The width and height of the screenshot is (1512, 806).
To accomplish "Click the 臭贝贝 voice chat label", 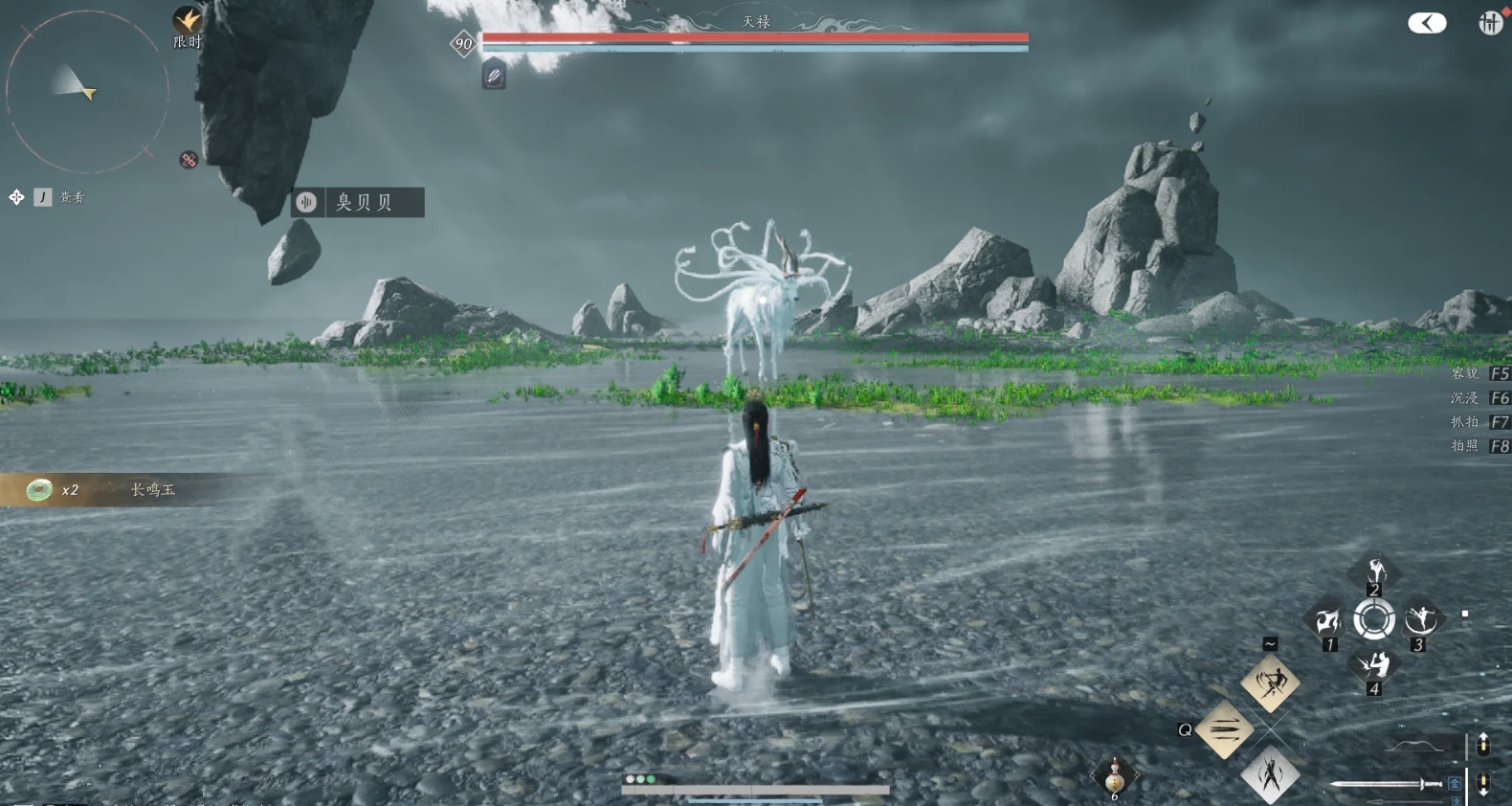I will (358, 202).
